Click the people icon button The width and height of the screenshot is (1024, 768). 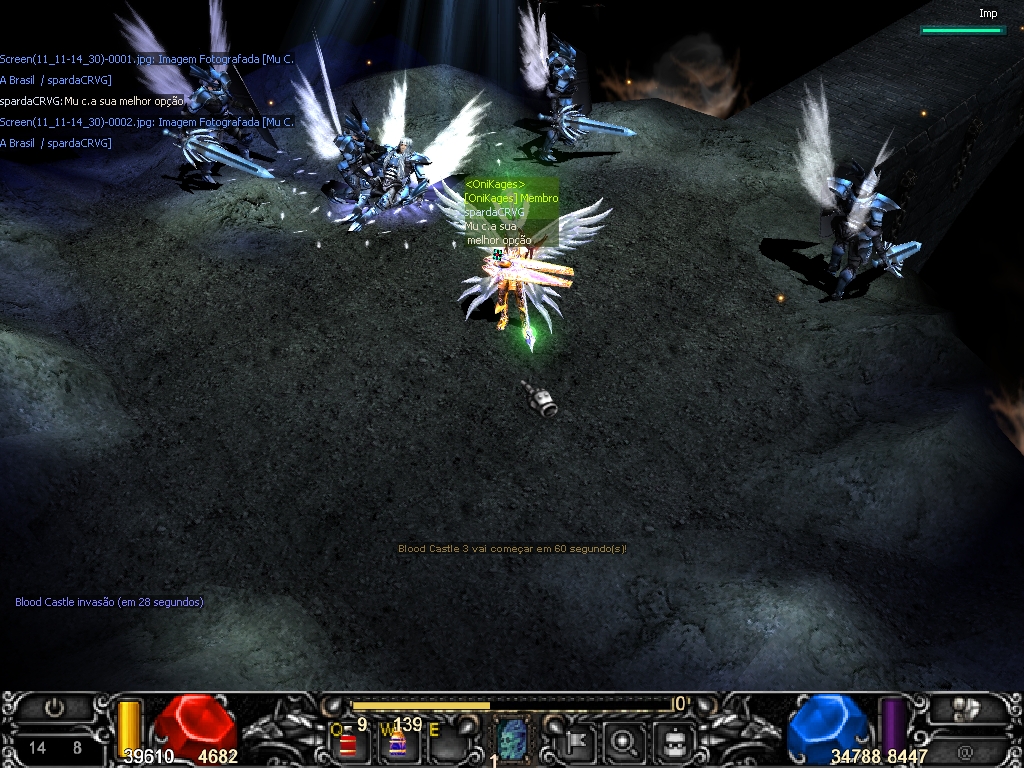tap(966, 709)
